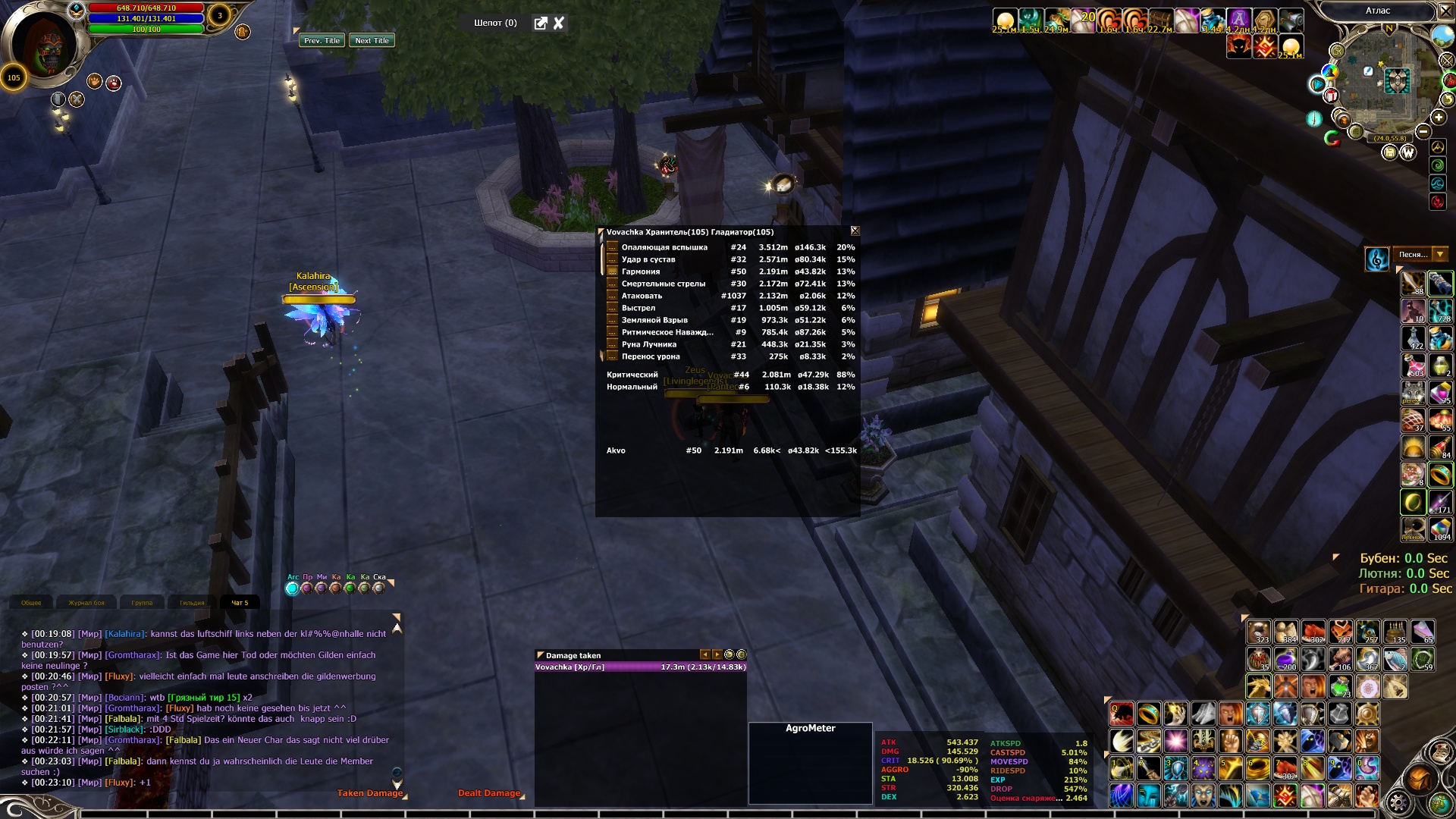The width and height of the screenshot is (1456, 819).
Task: Click the Next Title button
Action: 372,41
